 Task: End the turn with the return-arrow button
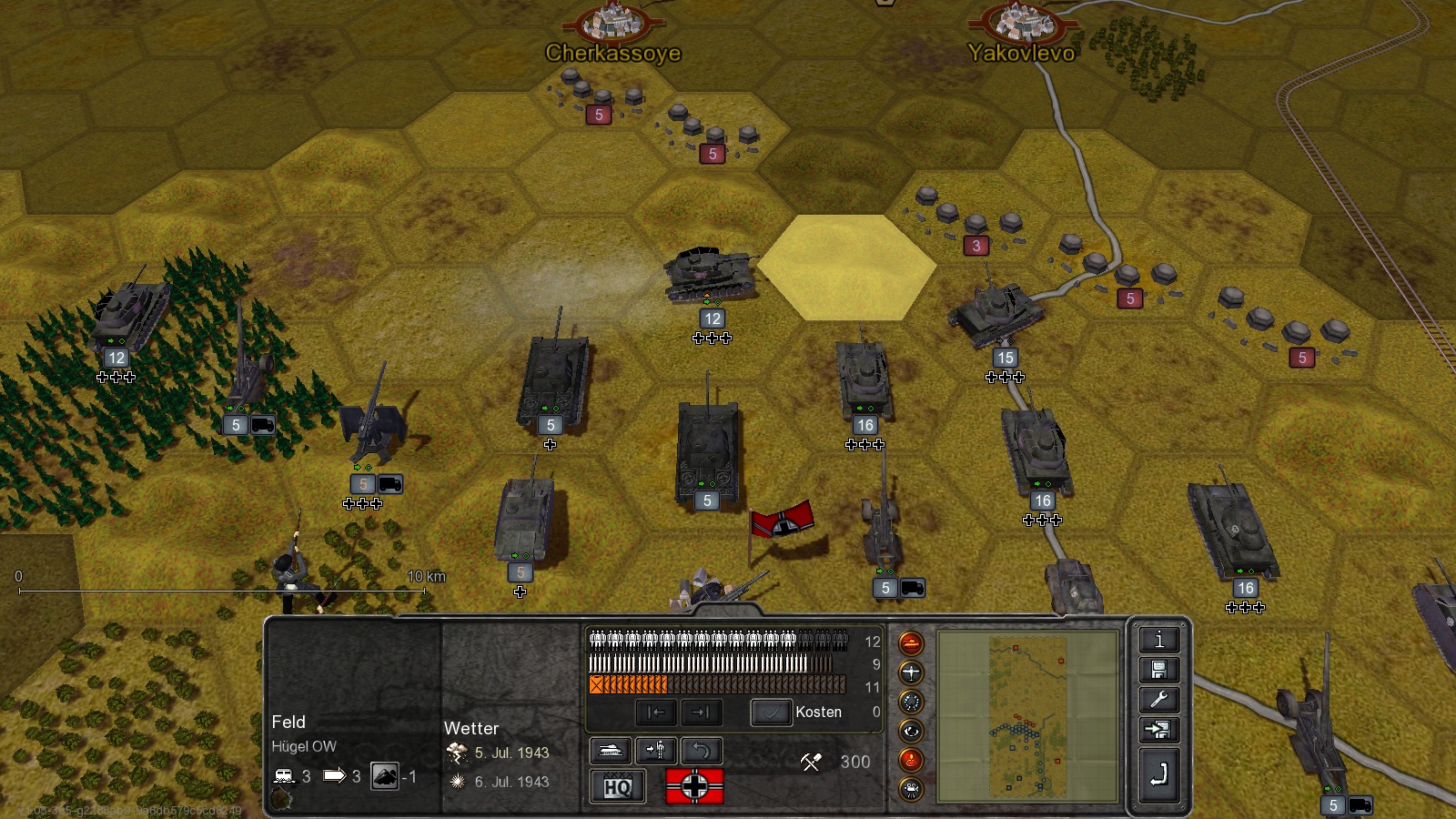1158,774
